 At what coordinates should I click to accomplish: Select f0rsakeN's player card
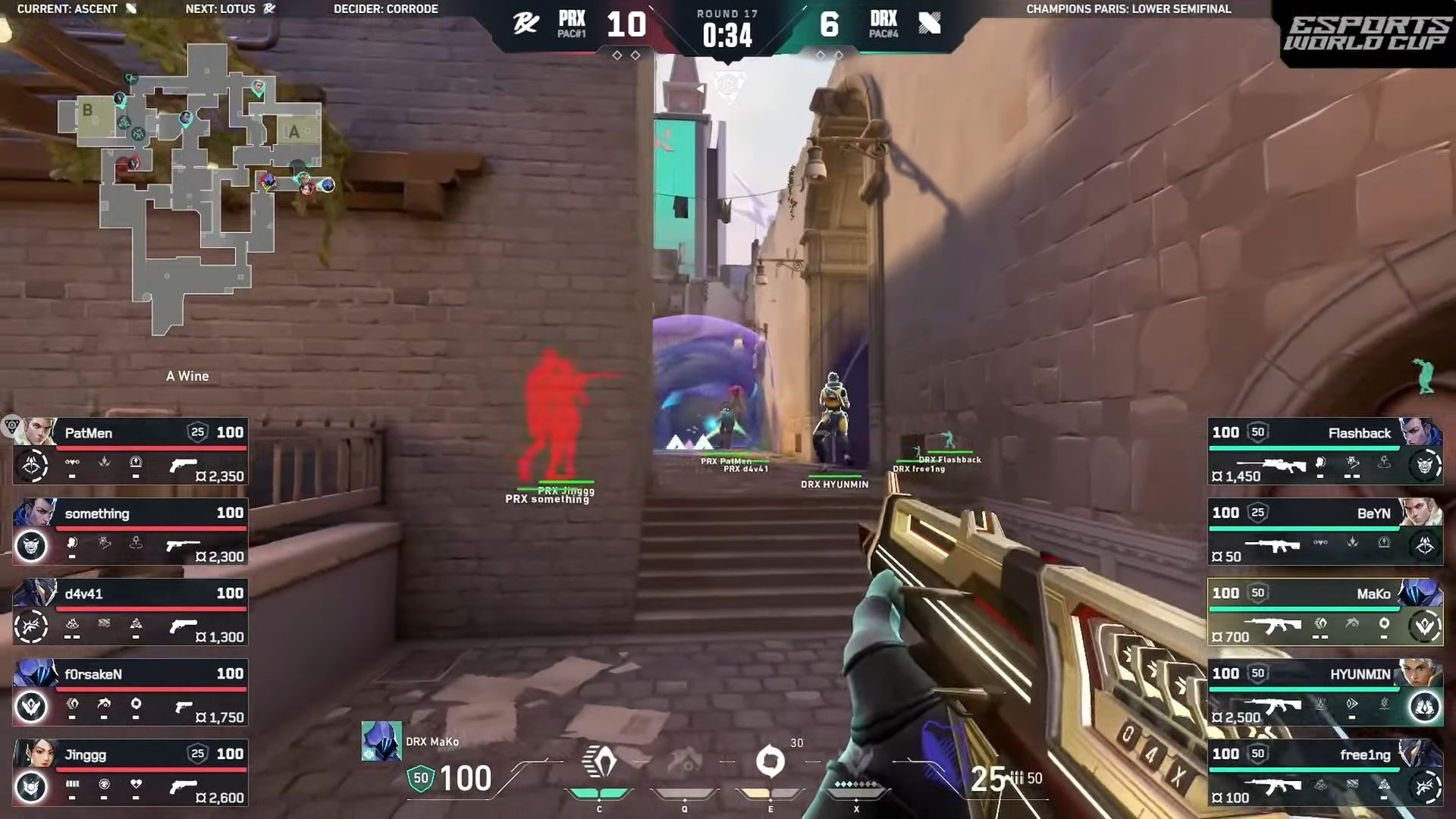(130, 692)
